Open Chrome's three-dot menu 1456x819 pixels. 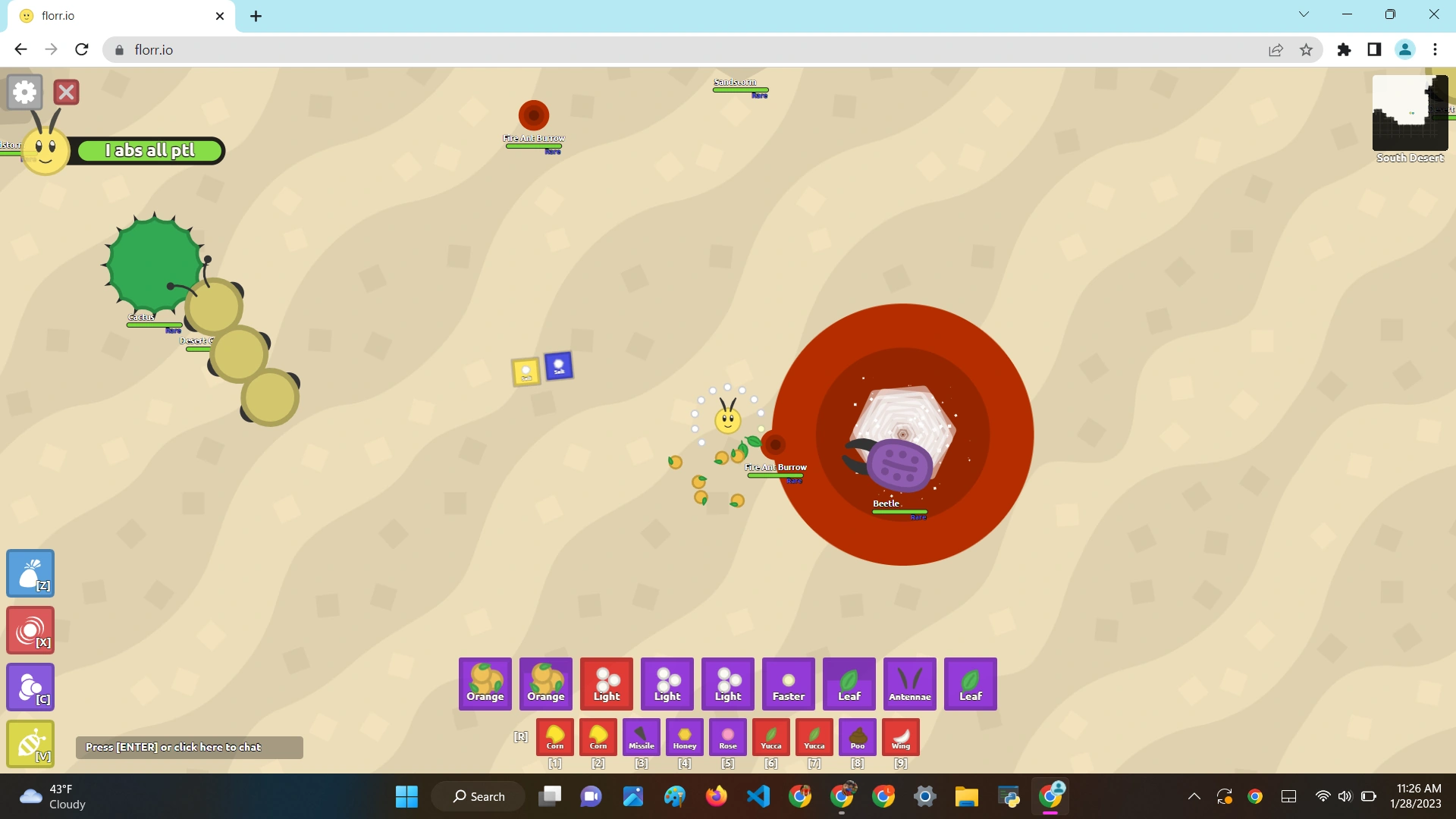pyautogui.click(x=1434, y=49)
